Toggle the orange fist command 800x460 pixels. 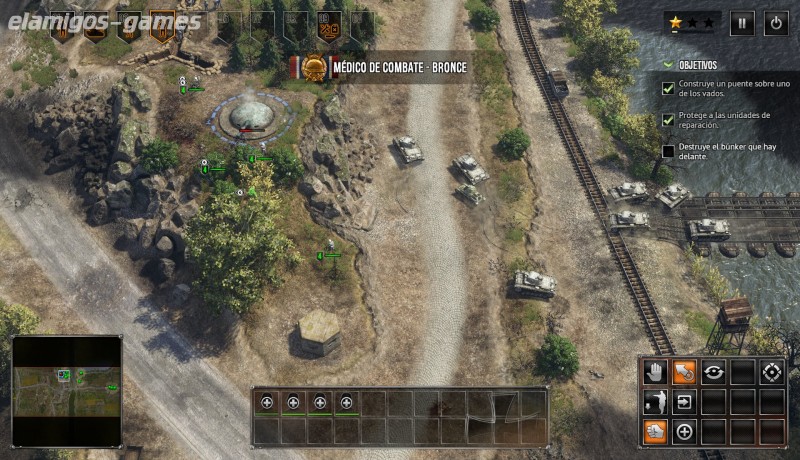click(656, 431)
